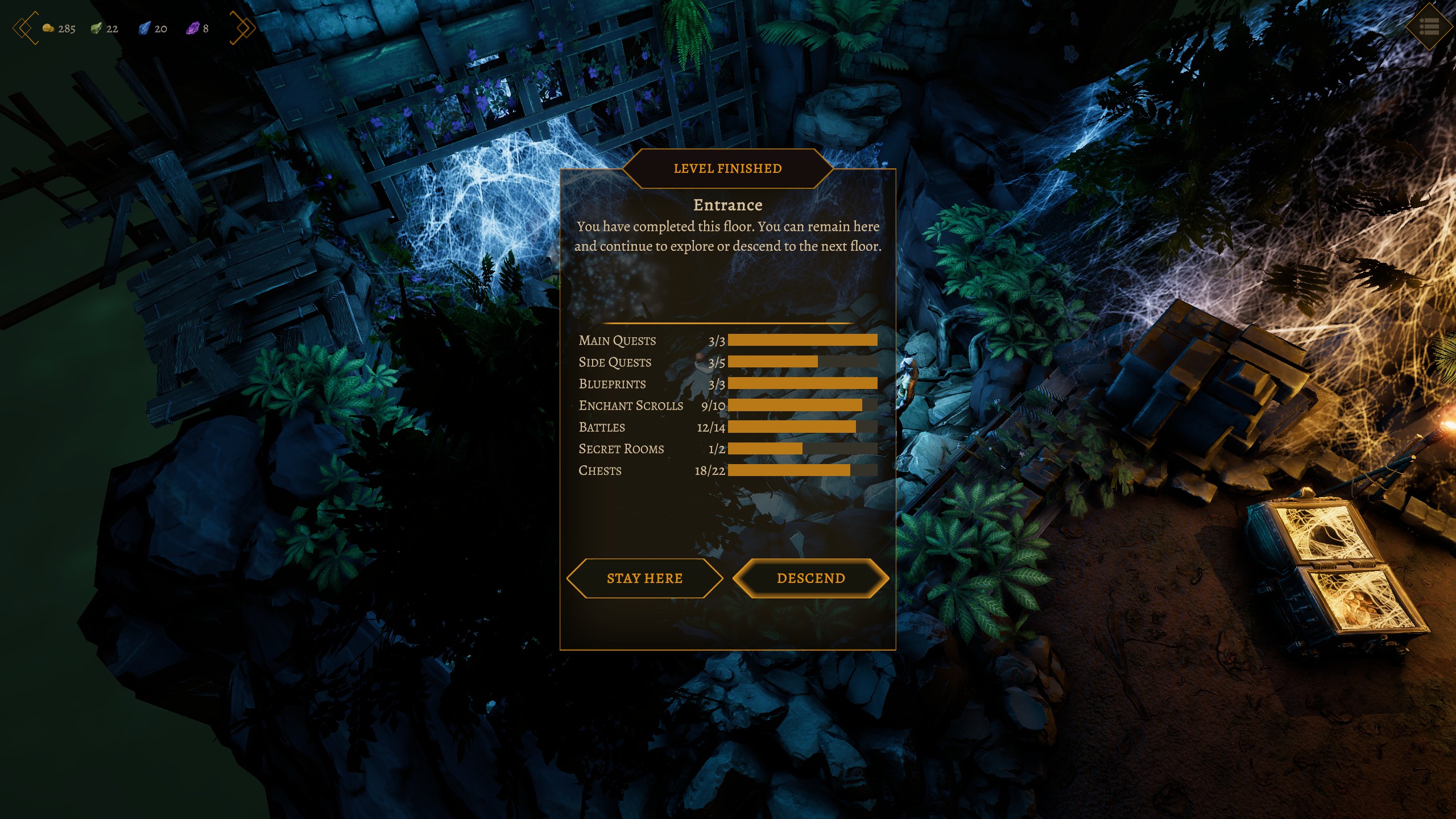Click the left arrow on the resource bar
This screenshot has width=1456, height=819.
click(x=25, y=28)
